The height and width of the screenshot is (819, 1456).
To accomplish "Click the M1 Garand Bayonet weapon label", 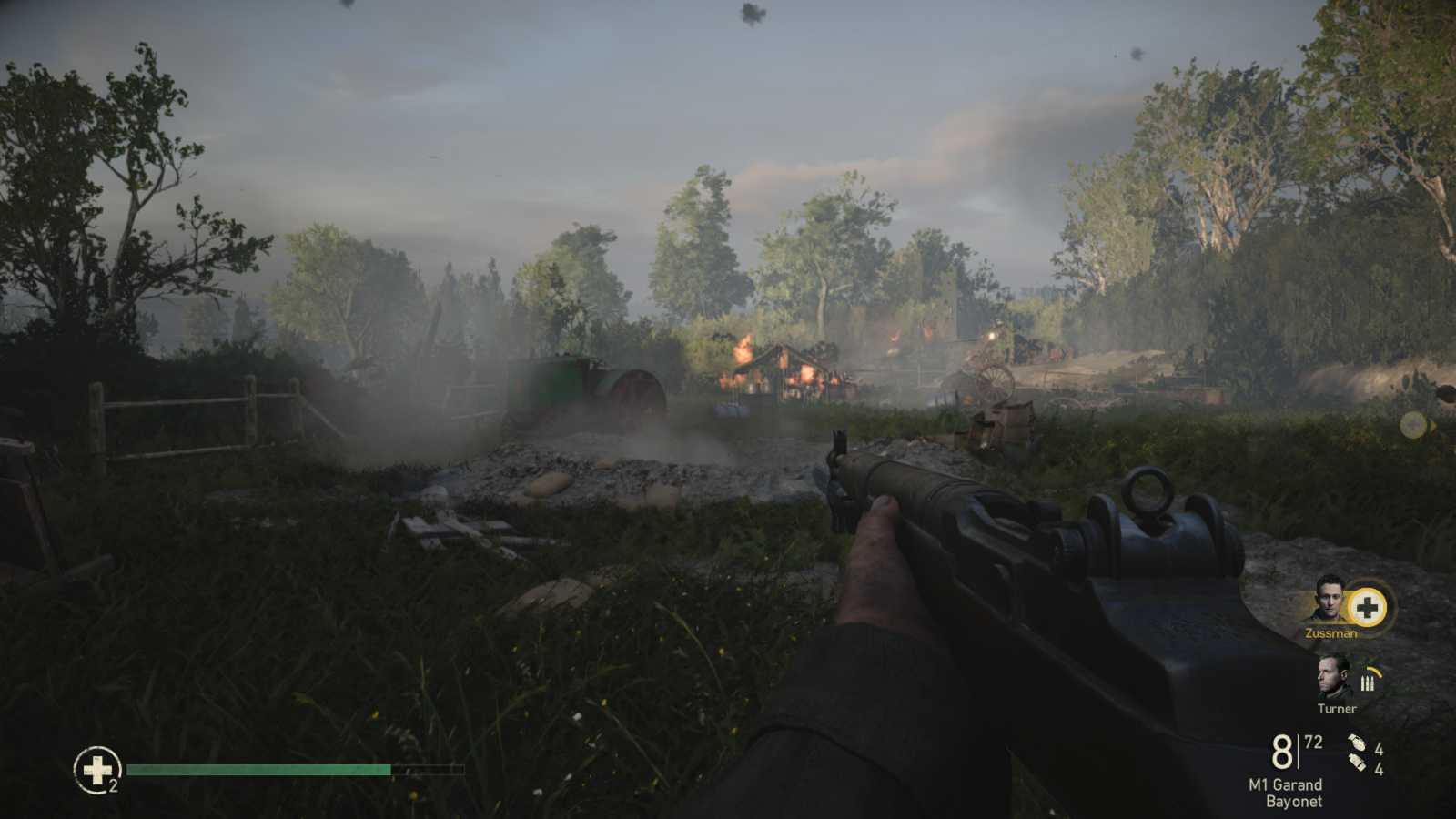I will [1287, 793].
